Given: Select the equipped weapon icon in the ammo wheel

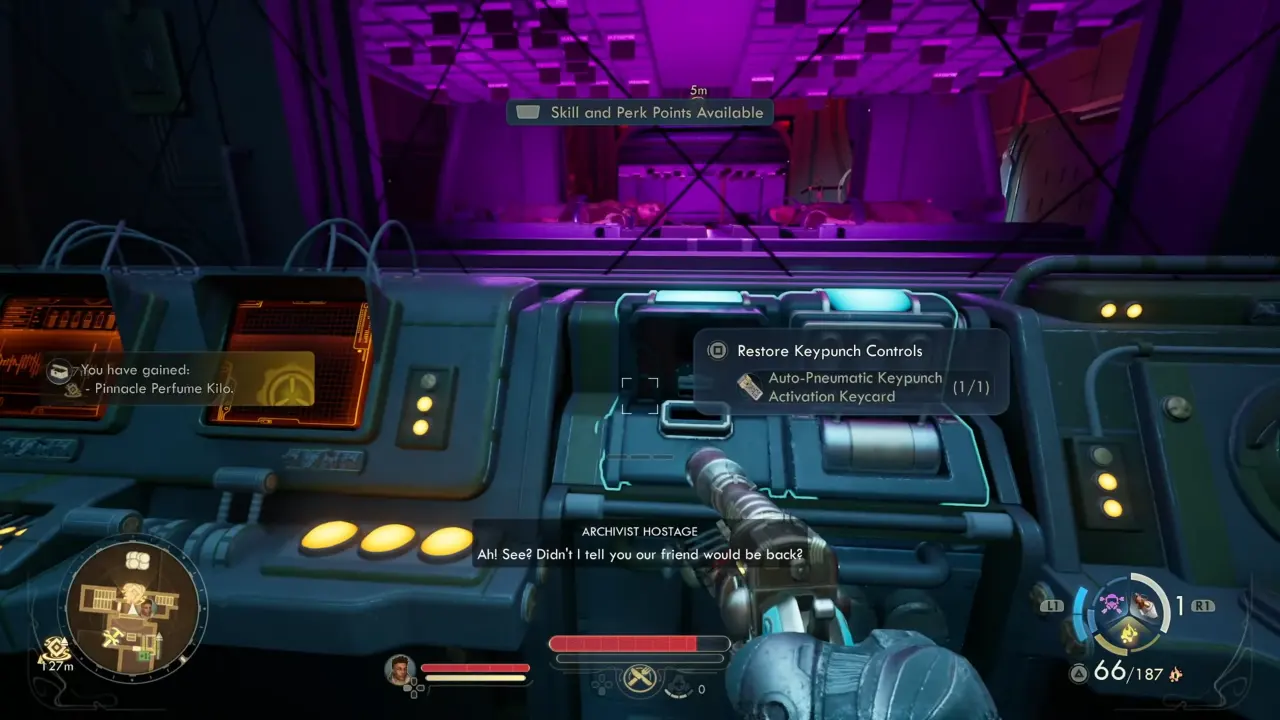Looking at the screenshot, I should (x=1144, y=607).
